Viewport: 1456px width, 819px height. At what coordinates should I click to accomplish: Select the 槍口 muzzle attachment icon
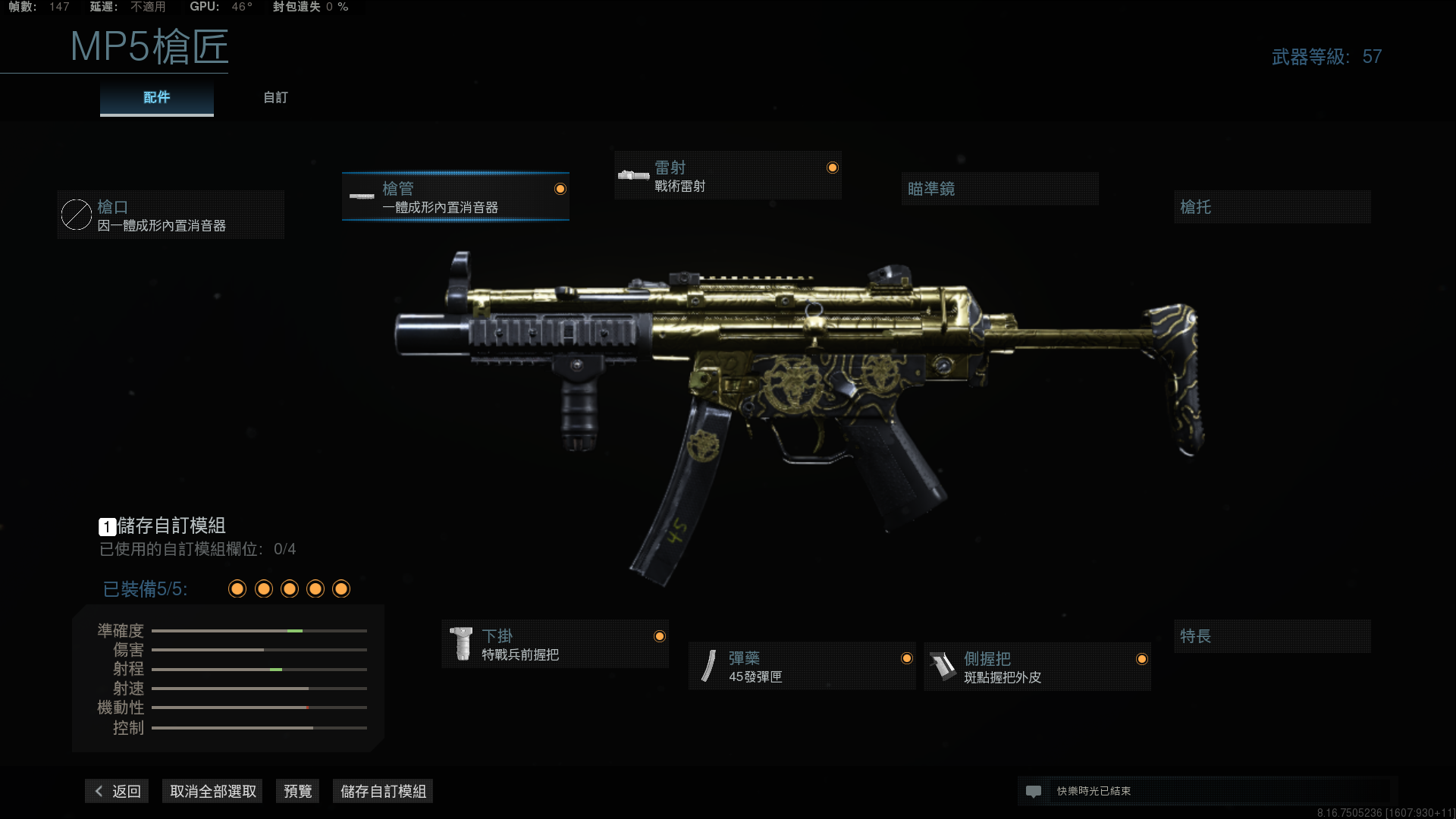(x=76, y=215)
